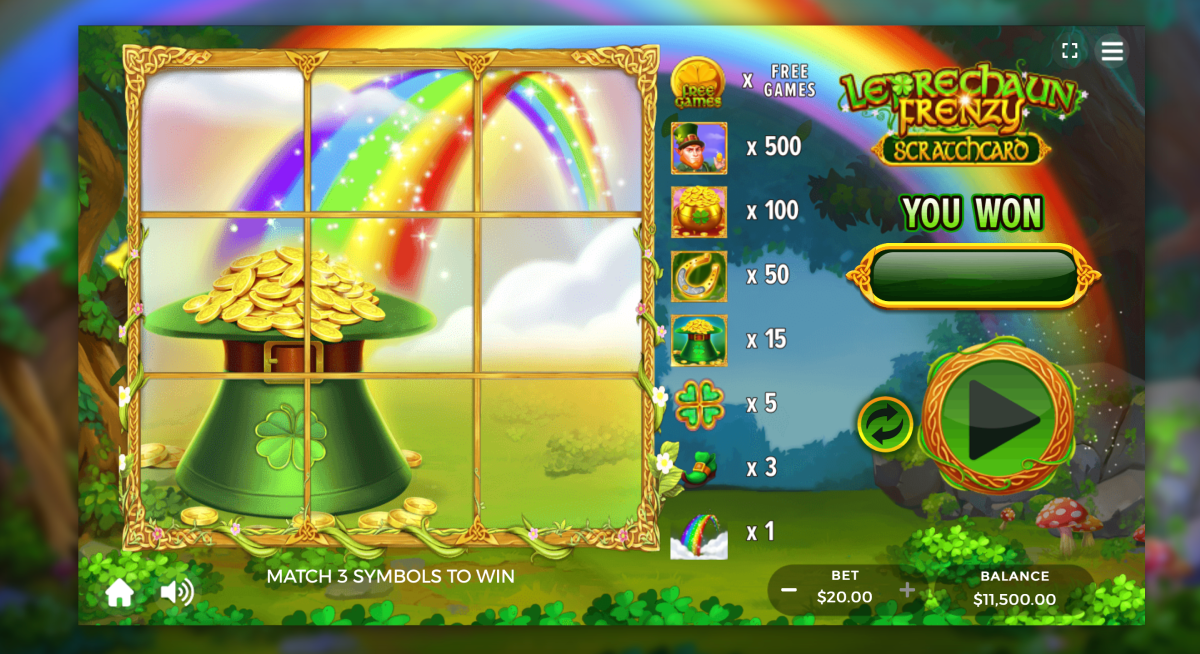
Task: Start the scratchcard with the play button
Action: point(999,420)
